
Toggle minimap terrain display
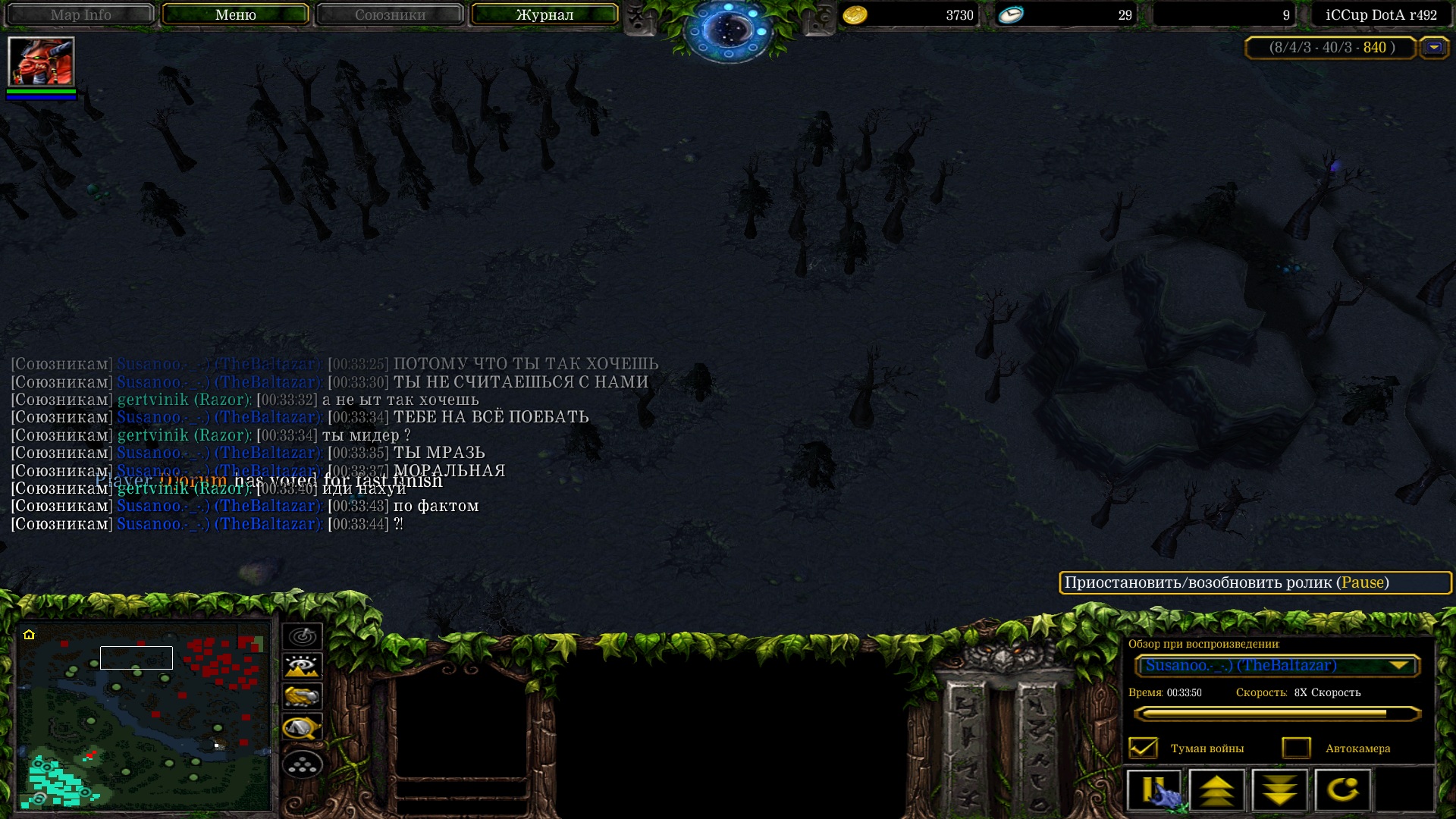(303, 667)
